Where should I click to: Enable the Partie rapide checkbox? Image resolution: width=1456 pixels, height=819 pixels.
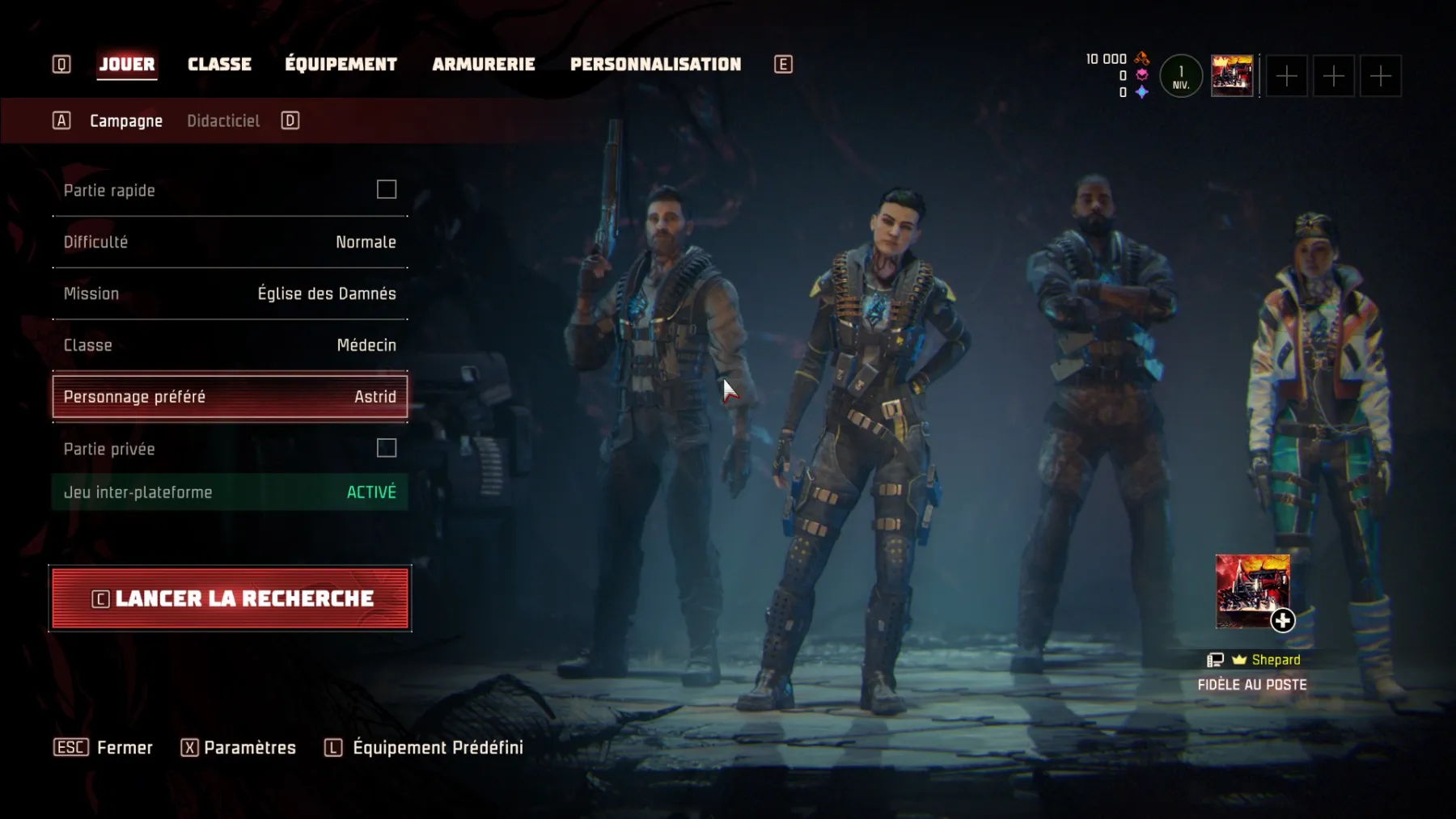387,189
